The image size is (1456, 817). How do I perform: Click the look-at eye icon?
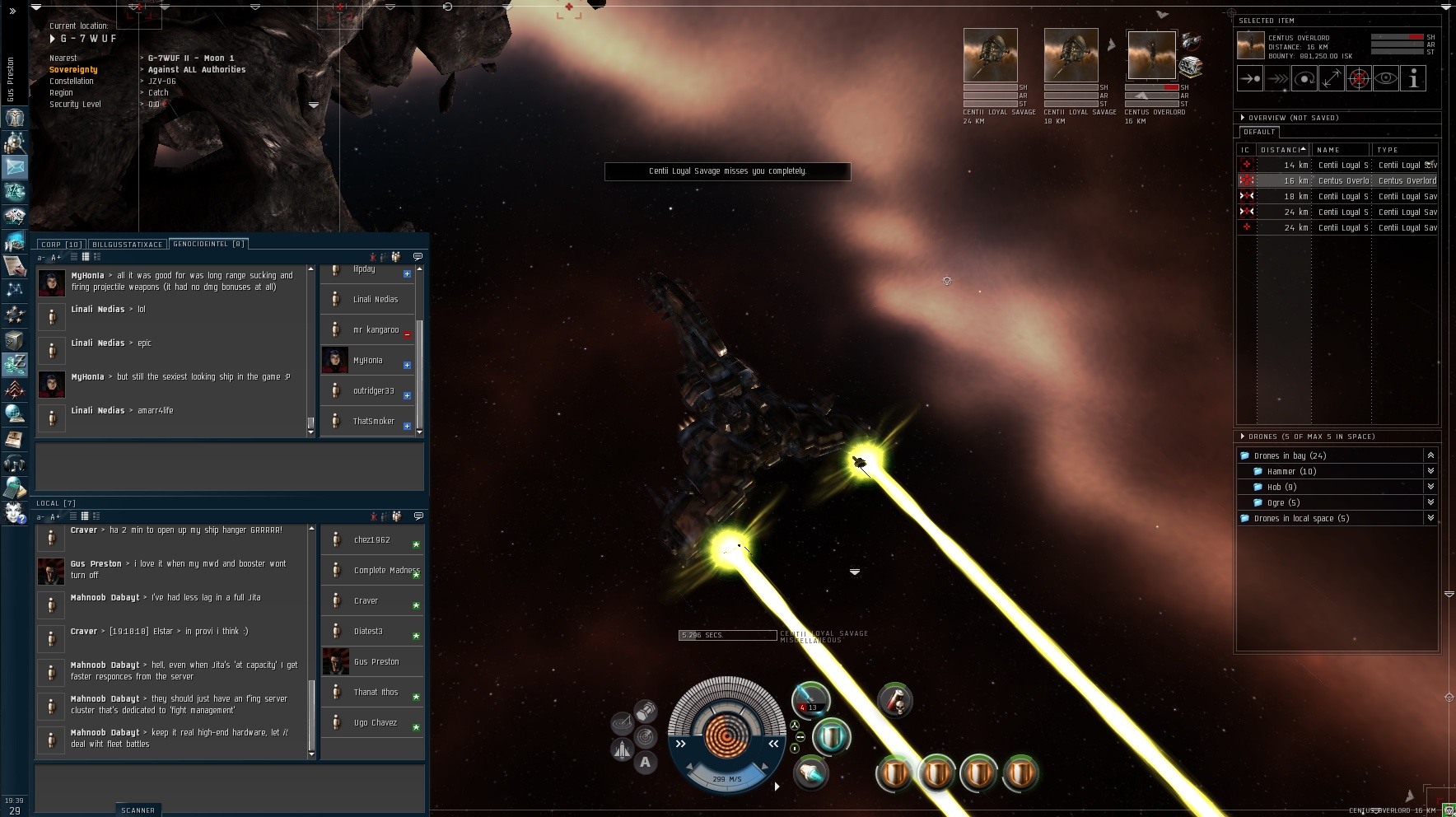tap(1386, 79)
